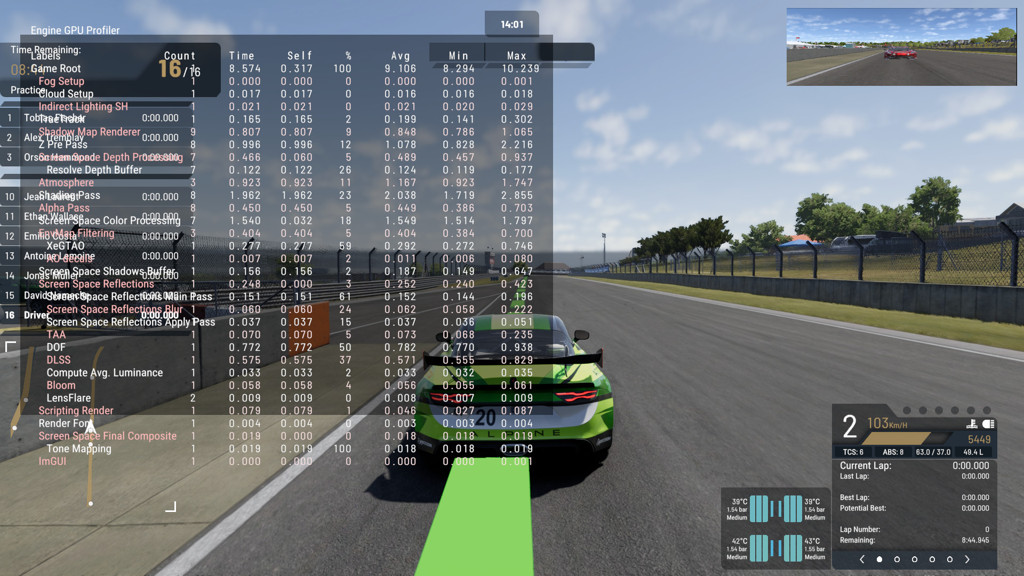This screenshot has height=576, width=1024.
Task: Click the Max column header
Action: 516,56
